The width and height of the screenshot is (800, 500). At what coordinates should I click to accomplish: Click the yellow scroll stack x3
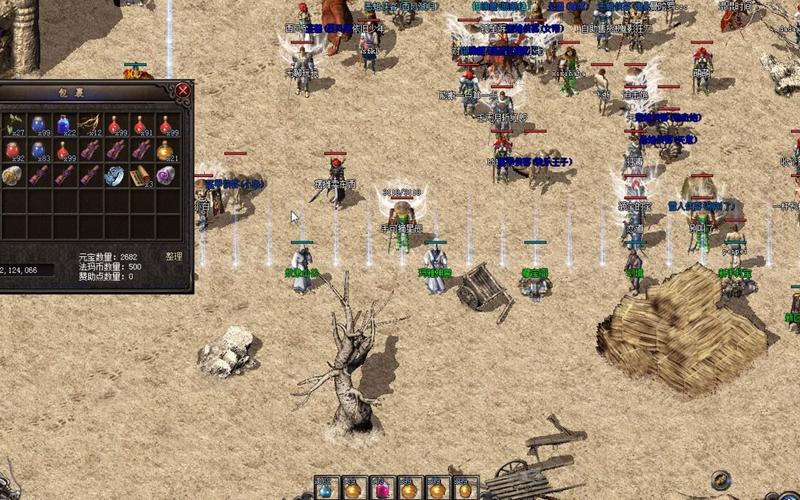(141, 175)
